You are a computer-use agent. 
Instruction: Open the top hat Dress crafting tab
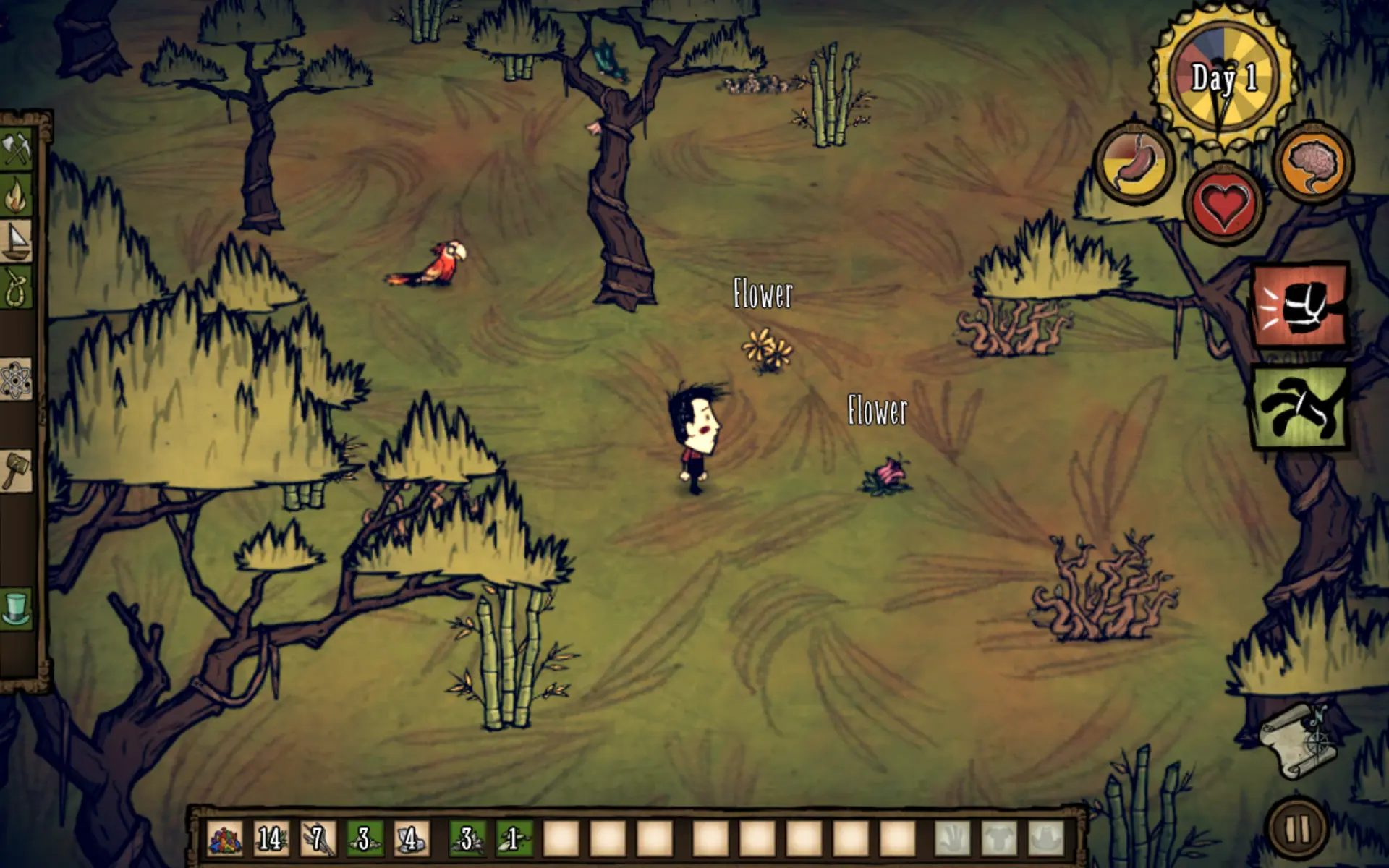17,608
